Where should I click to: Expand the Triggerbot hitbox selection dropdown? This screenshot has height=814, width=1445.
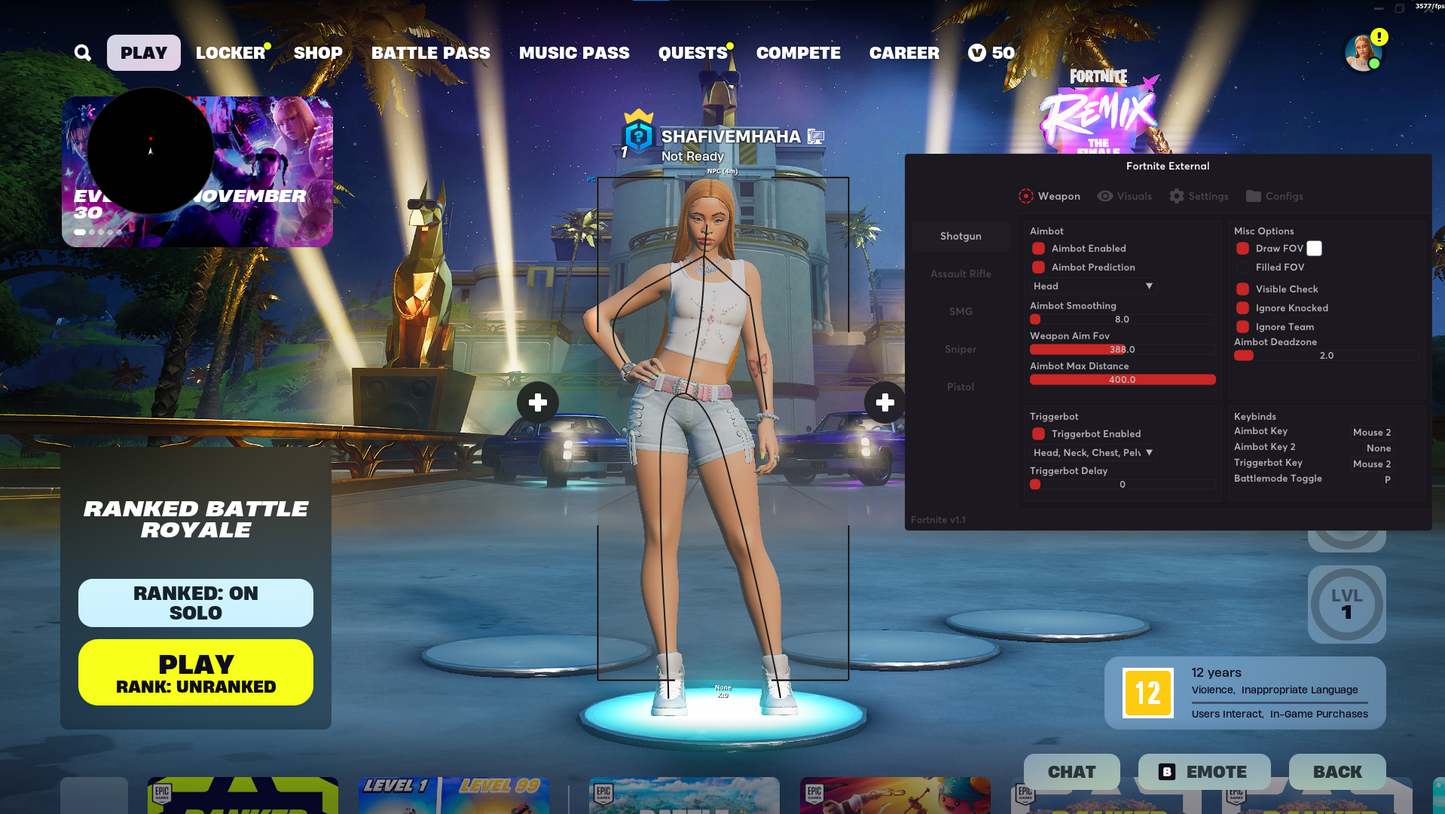(x=1091, y=452)
